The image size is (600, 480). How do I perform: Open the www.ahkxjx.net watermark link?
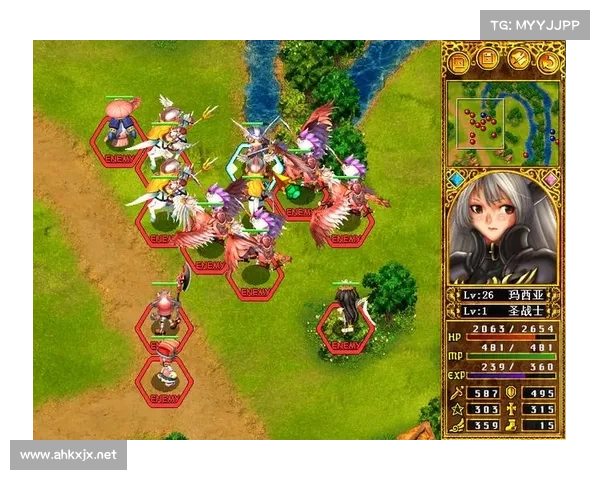[x=68, y=455]
